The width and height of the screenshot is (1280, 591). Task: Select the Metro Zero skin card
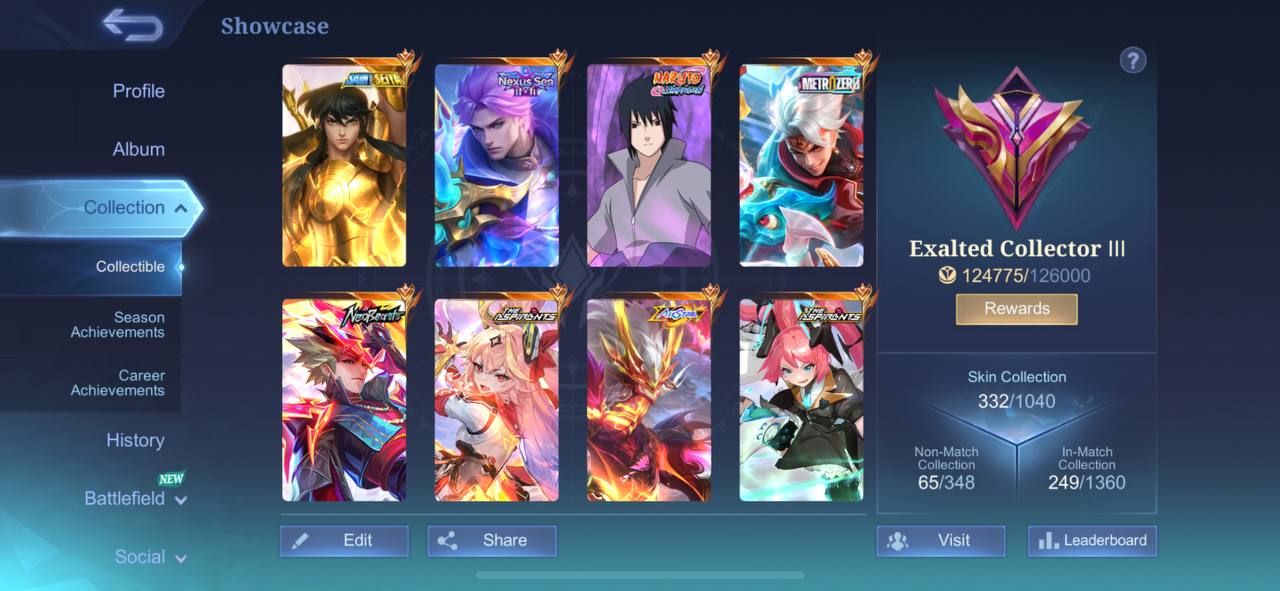coord(801,166)
